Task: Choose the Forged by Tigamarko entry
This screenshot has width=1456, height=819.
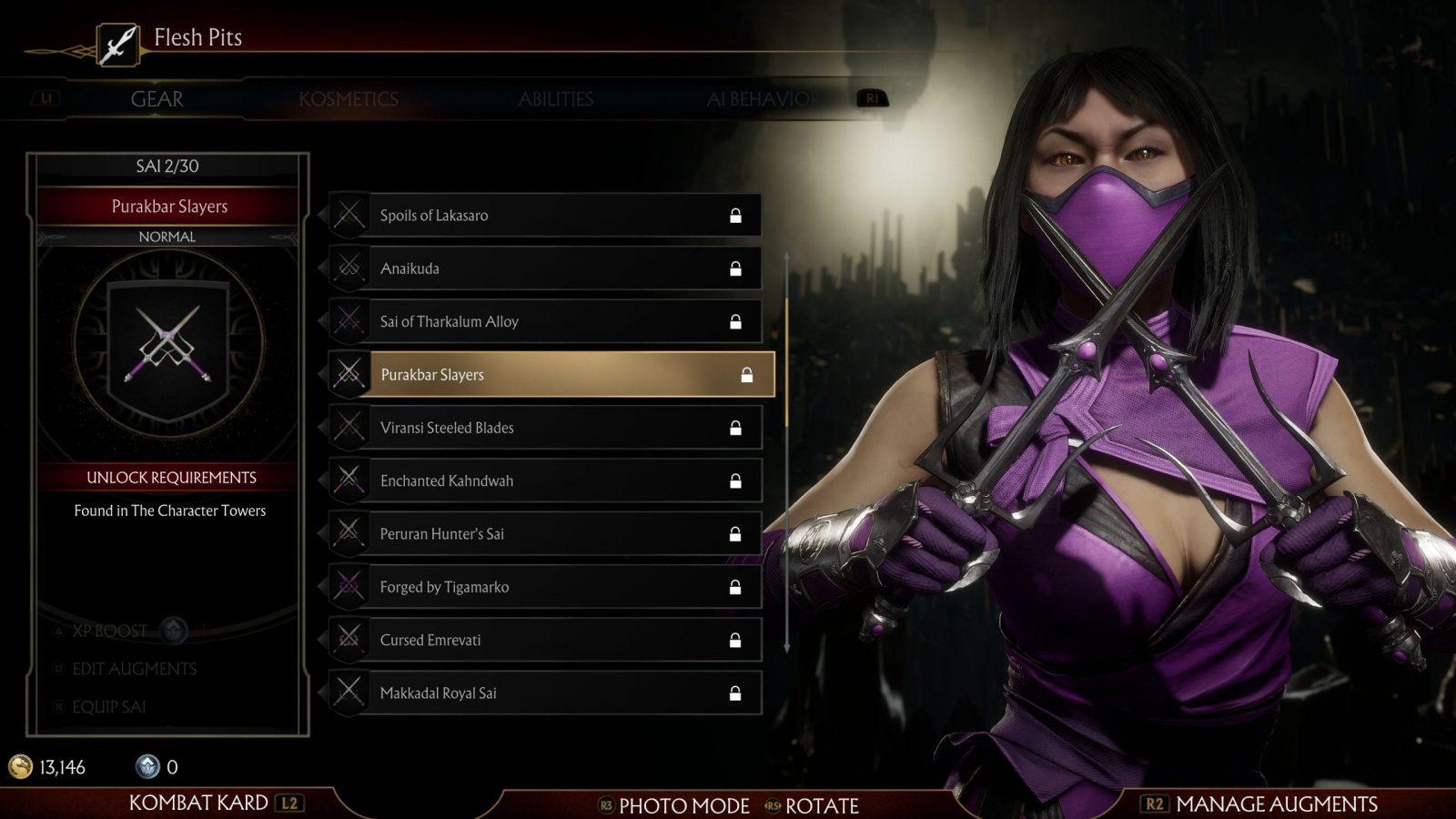Action: coord(546,587)
